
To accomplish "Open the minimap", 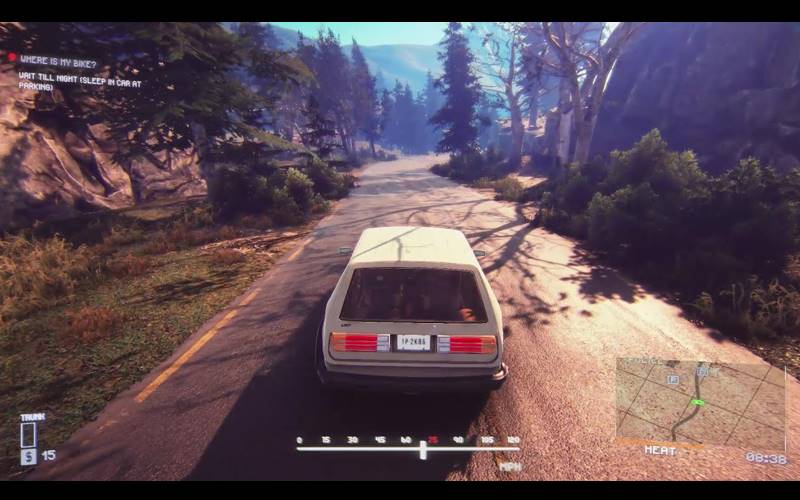I will click(700, 400).
